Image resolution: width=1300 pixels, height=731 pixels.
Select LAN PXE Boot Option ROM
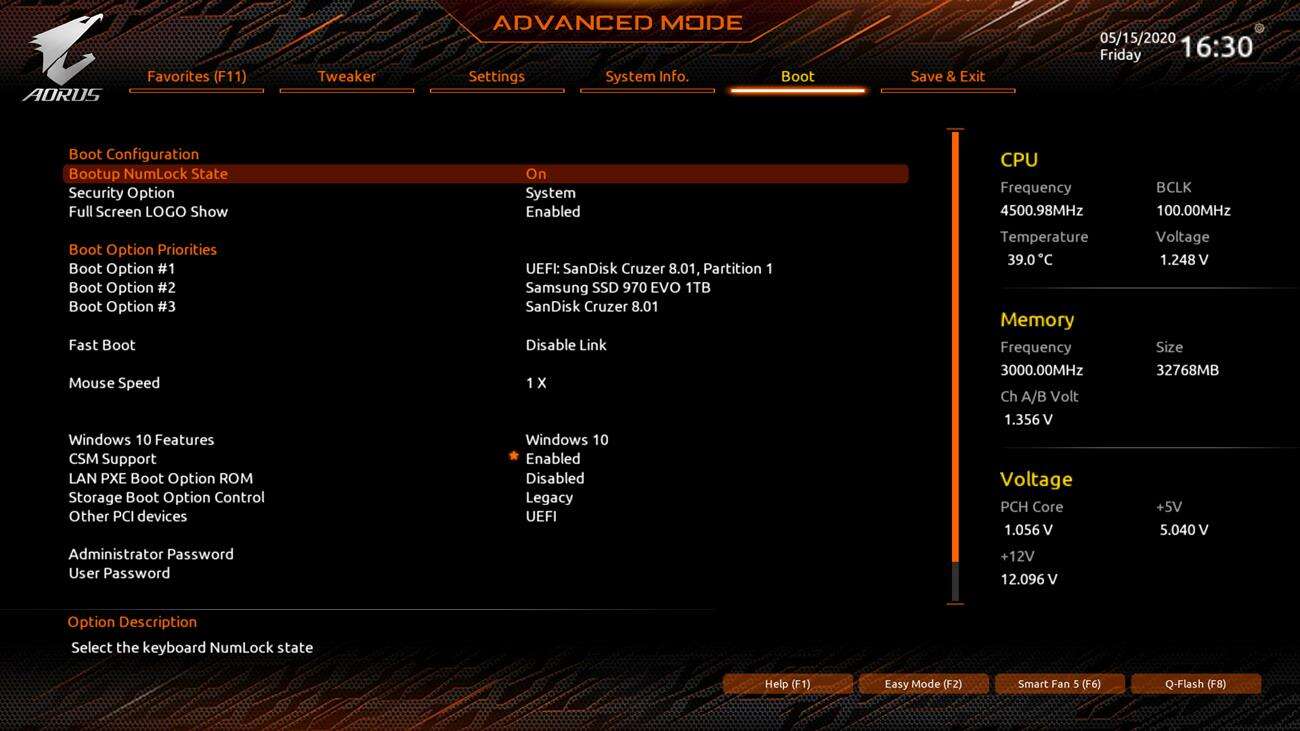coord(160,478)
